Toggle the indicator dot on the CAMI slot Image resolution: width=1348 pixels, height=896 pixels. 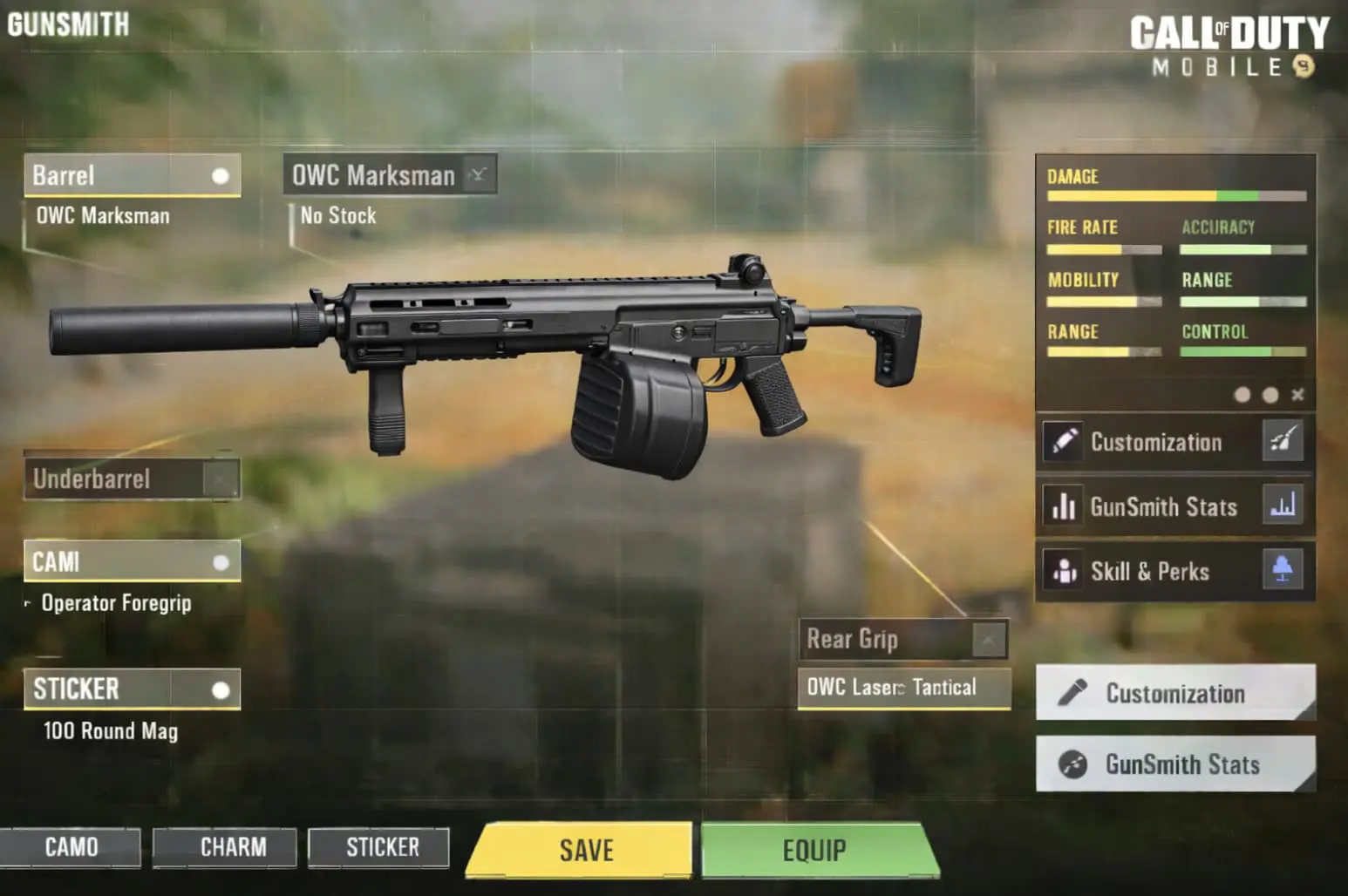pyautogui.click(x=222, y=560)
